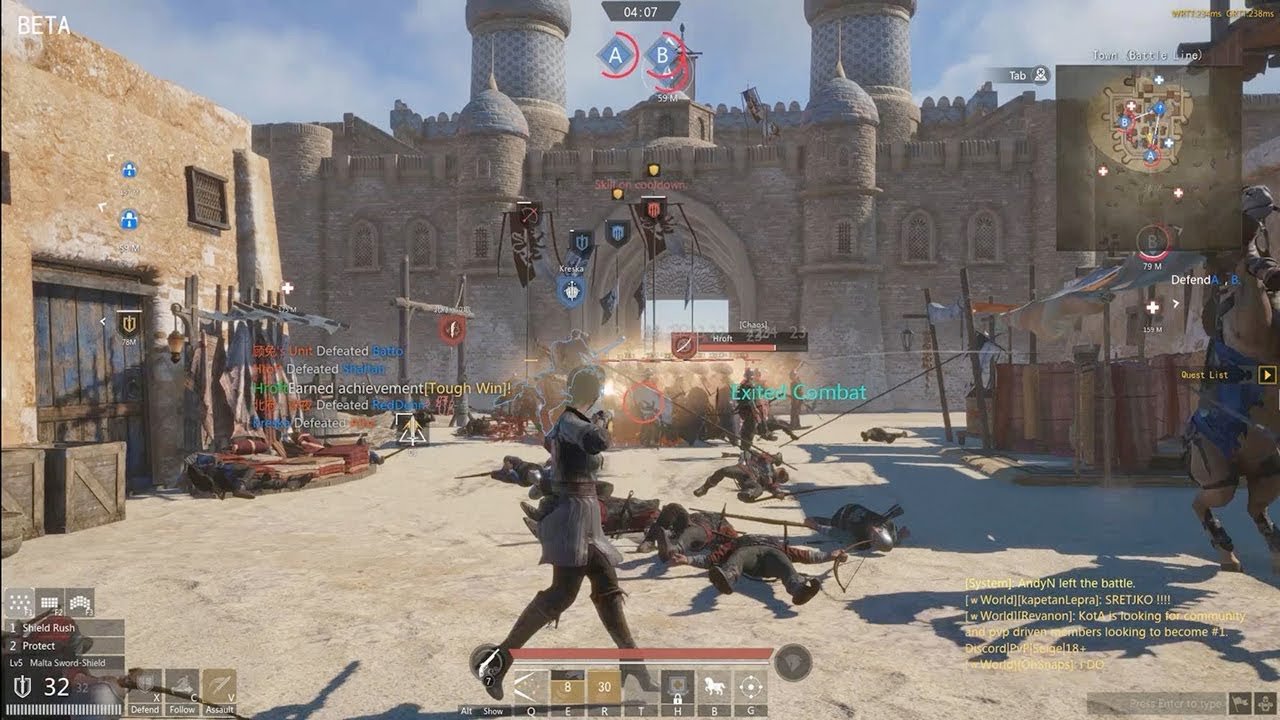Summon the mount with the horse icon
The image size is (1280, 720).
click(x=714, y=687)
